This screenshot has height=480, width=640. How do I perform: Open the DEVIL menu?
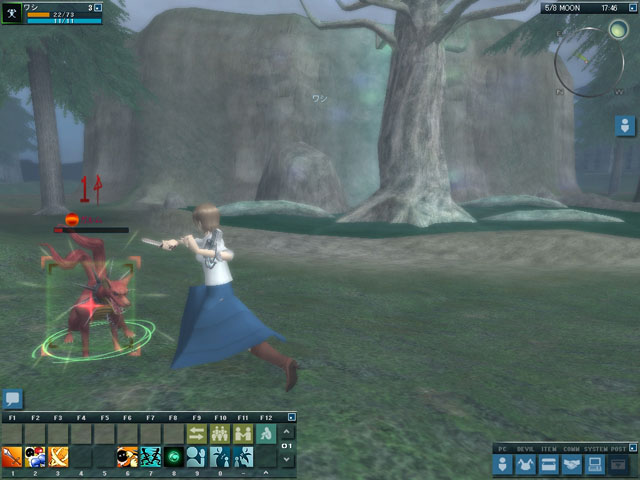coord(526,464)
